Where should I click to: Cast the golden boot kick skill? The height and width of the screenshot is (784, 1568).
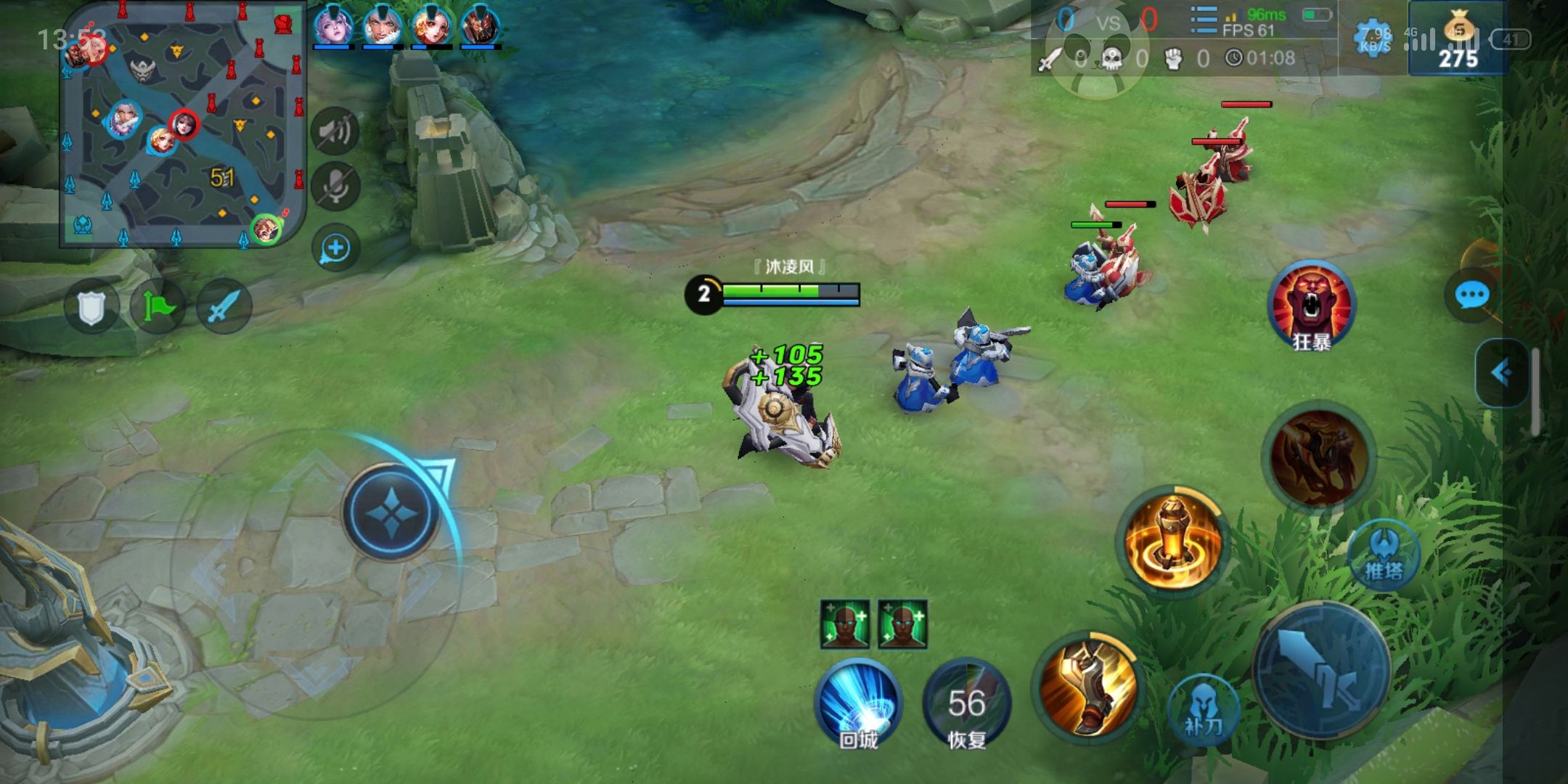click(1088, 686)
